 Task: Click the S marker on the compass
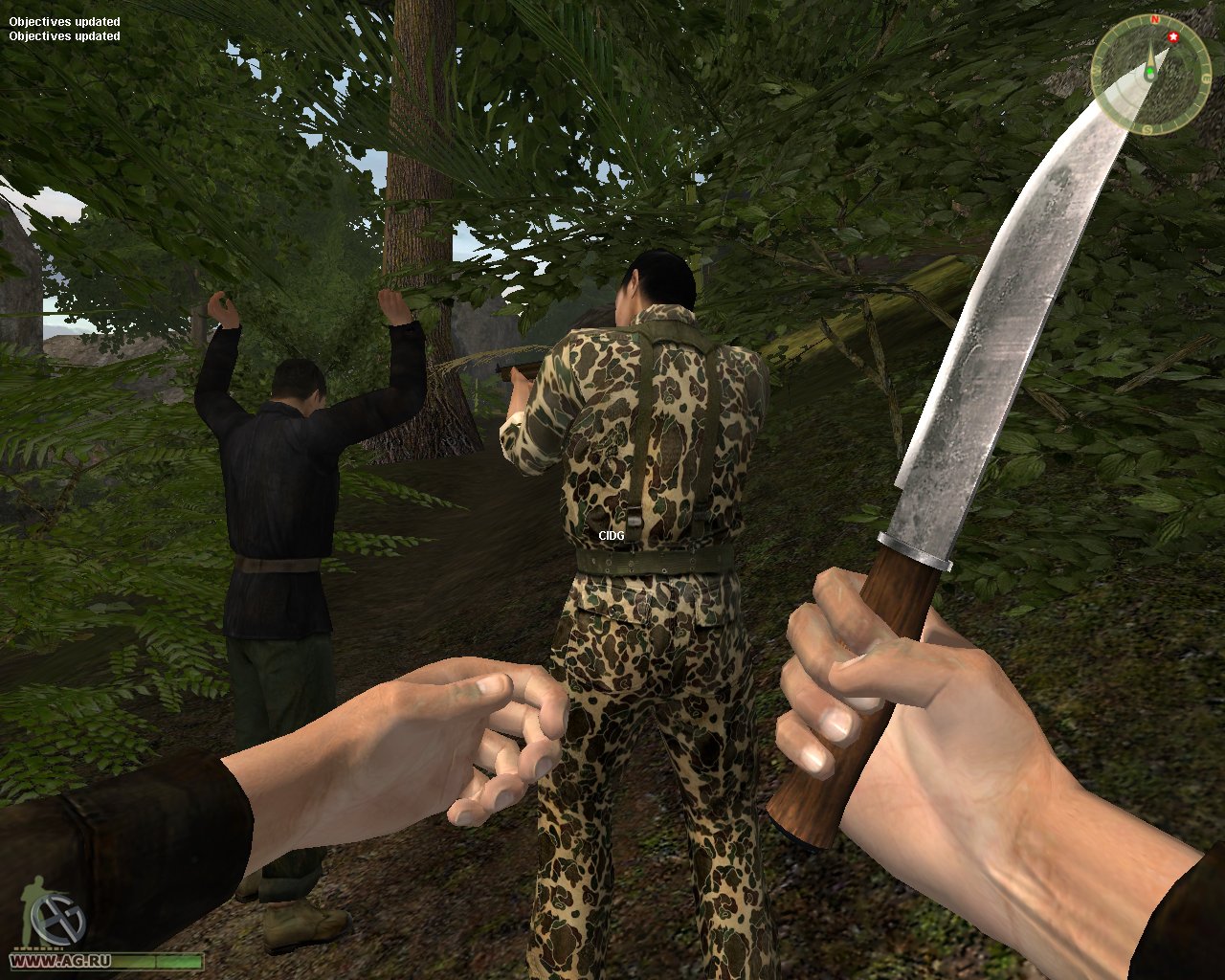pos(1147,127)
